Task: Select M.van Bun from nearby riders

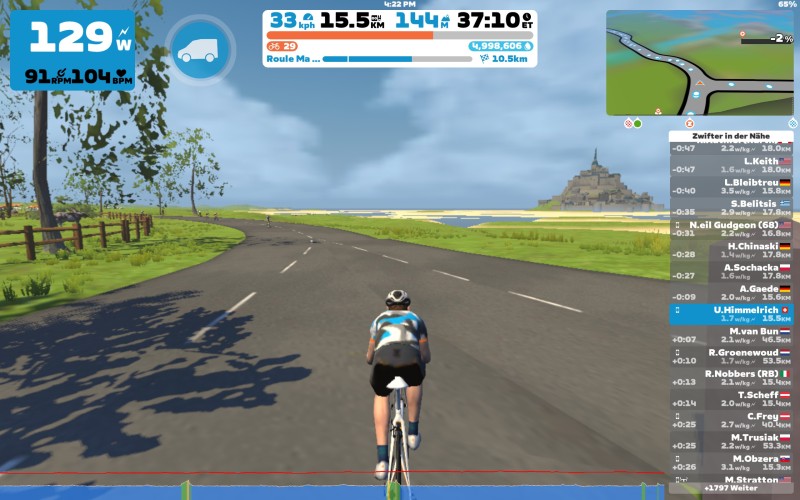Action: (731, 335)
